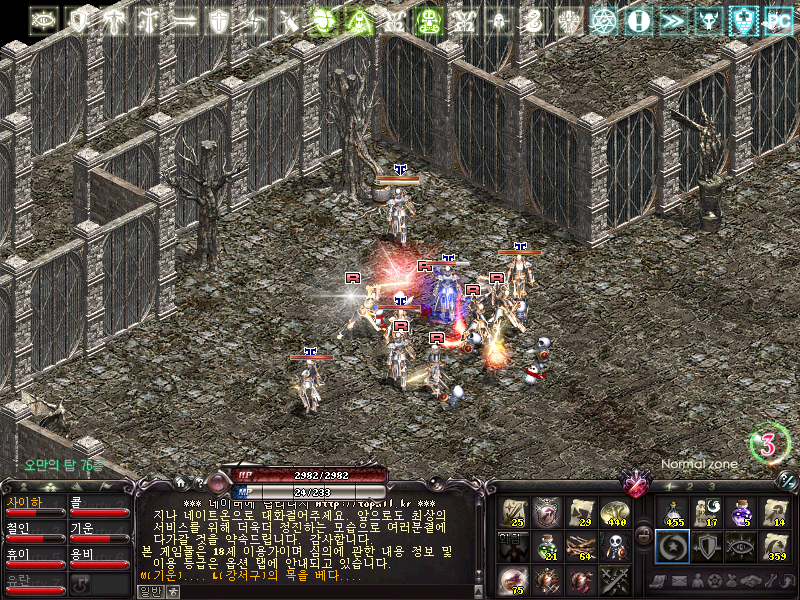Switch to hotbar page 2
Image resolution: width=800 pixels, height=600 pixels.
[x=689, y=486]
